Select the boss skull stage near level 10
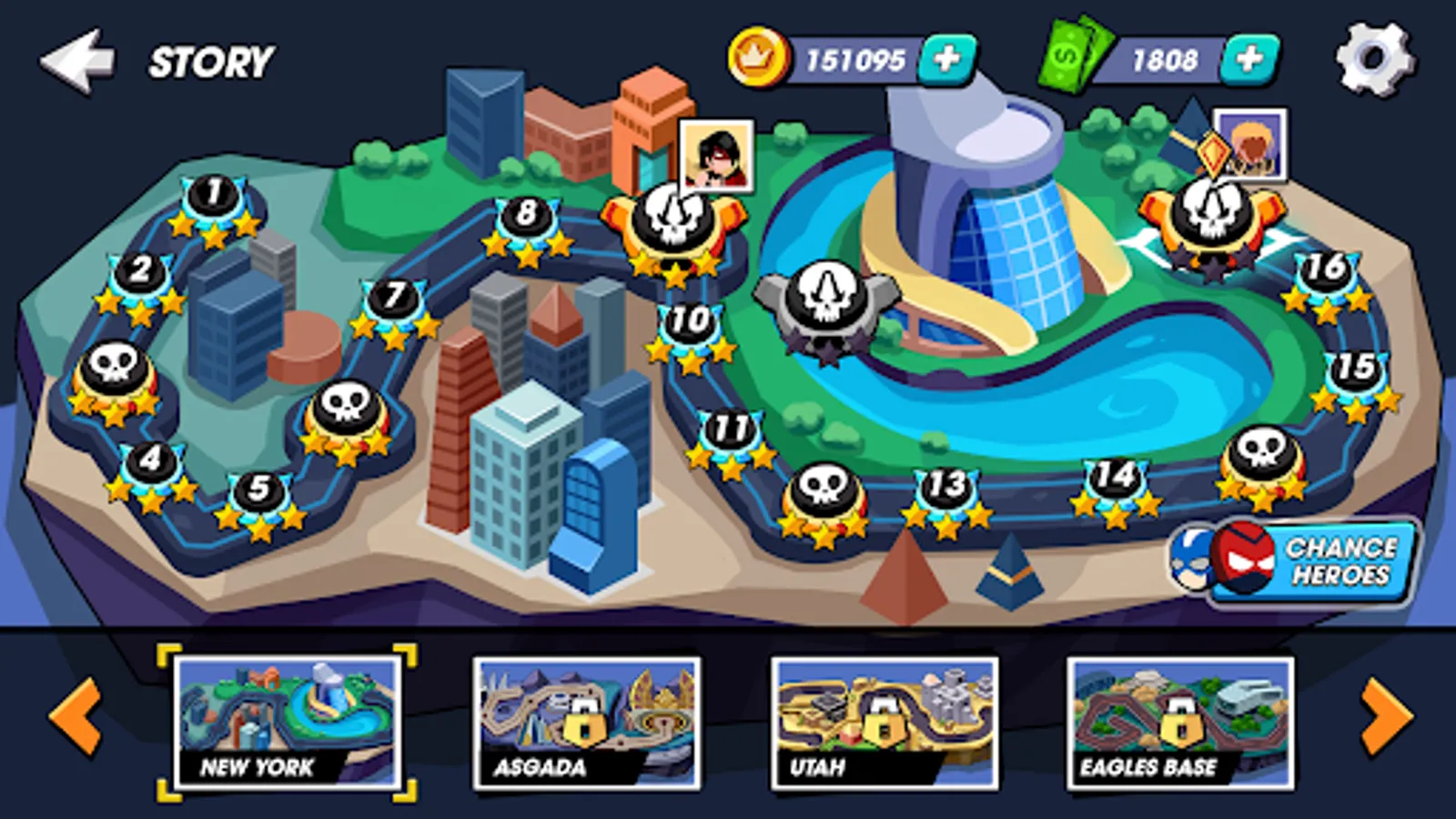Screen dimensions: 1456x819 click(672, 218)
